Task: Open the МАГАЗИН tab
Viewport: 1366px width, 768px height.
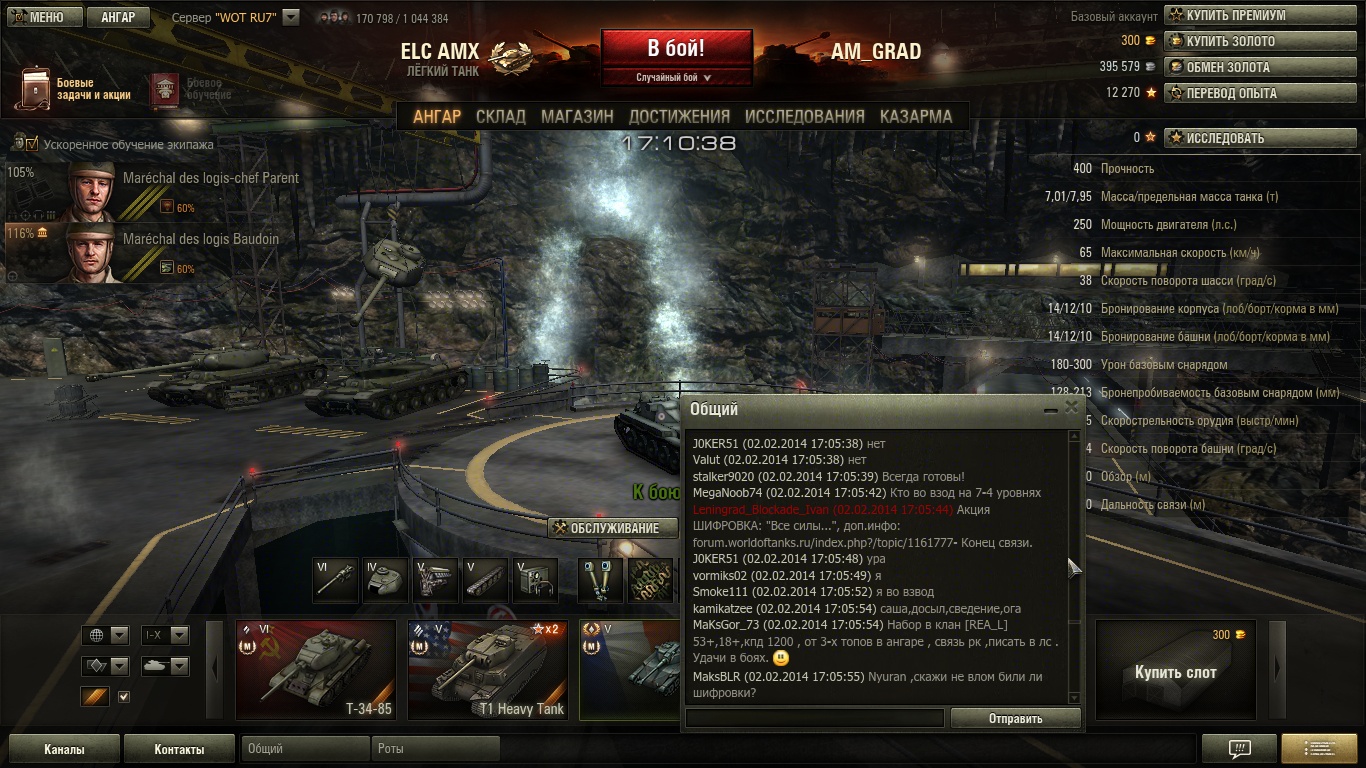Action: click(577, 116)
